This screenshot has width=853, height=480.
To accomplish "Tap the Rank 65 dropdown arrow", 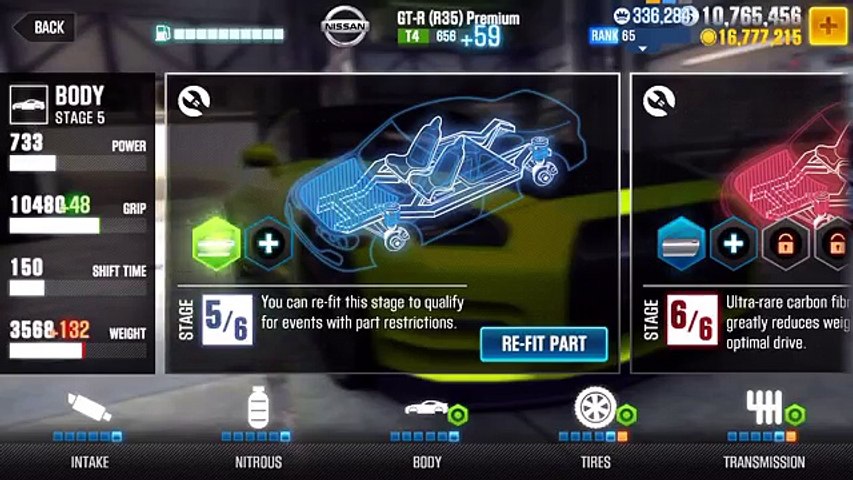I will pos(642,47).
